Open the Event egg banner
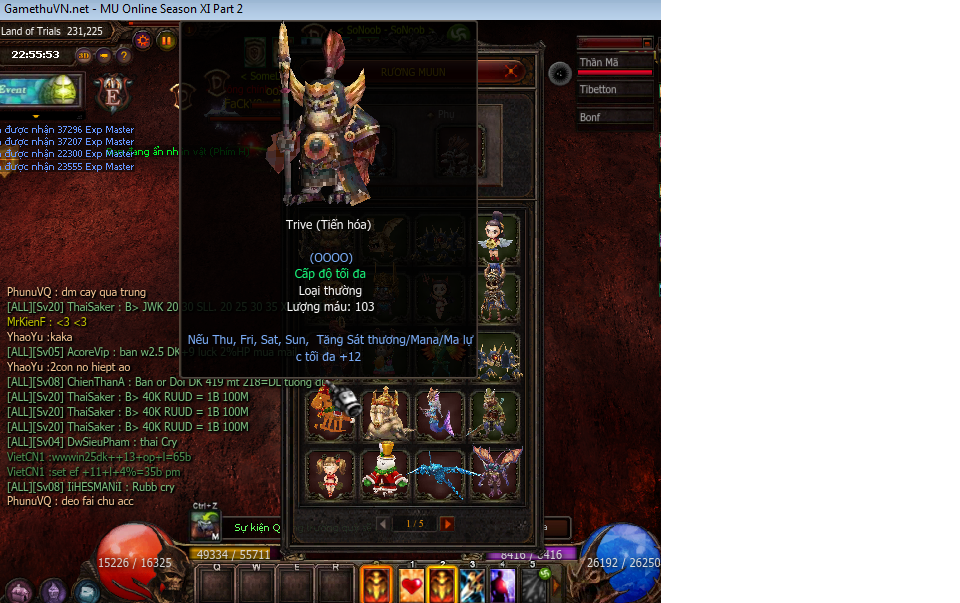Viewport: 960px width, 603px height. point(40,89)
